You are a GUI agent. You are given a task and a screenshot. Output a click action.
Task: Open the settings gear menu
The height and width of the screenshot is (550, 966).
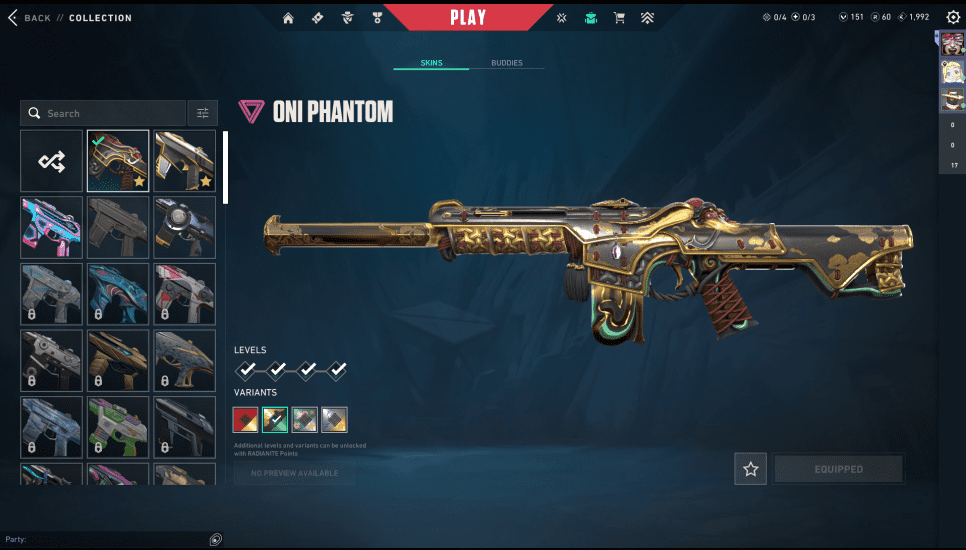click(x=952, y=17)
